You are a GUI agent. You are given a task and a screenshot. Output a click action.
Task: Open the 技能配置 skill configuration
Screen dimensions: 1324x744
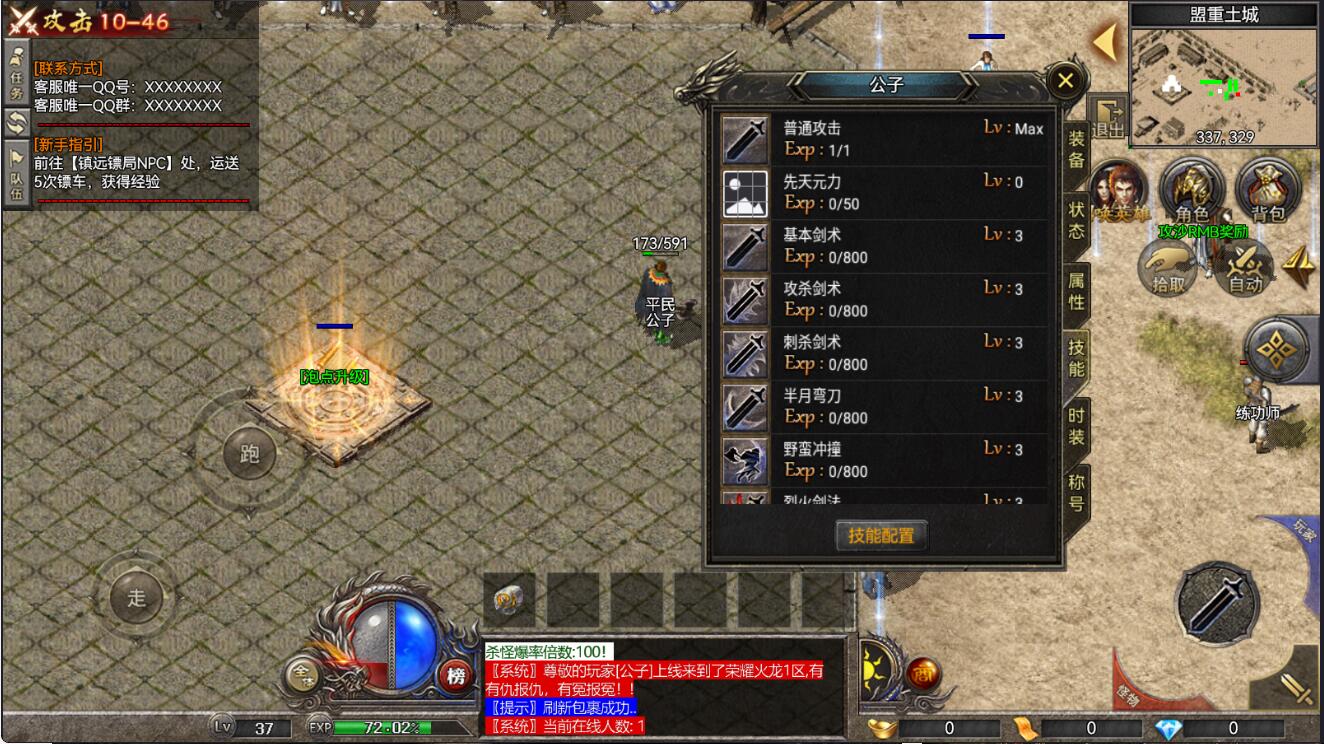[881, 535]
